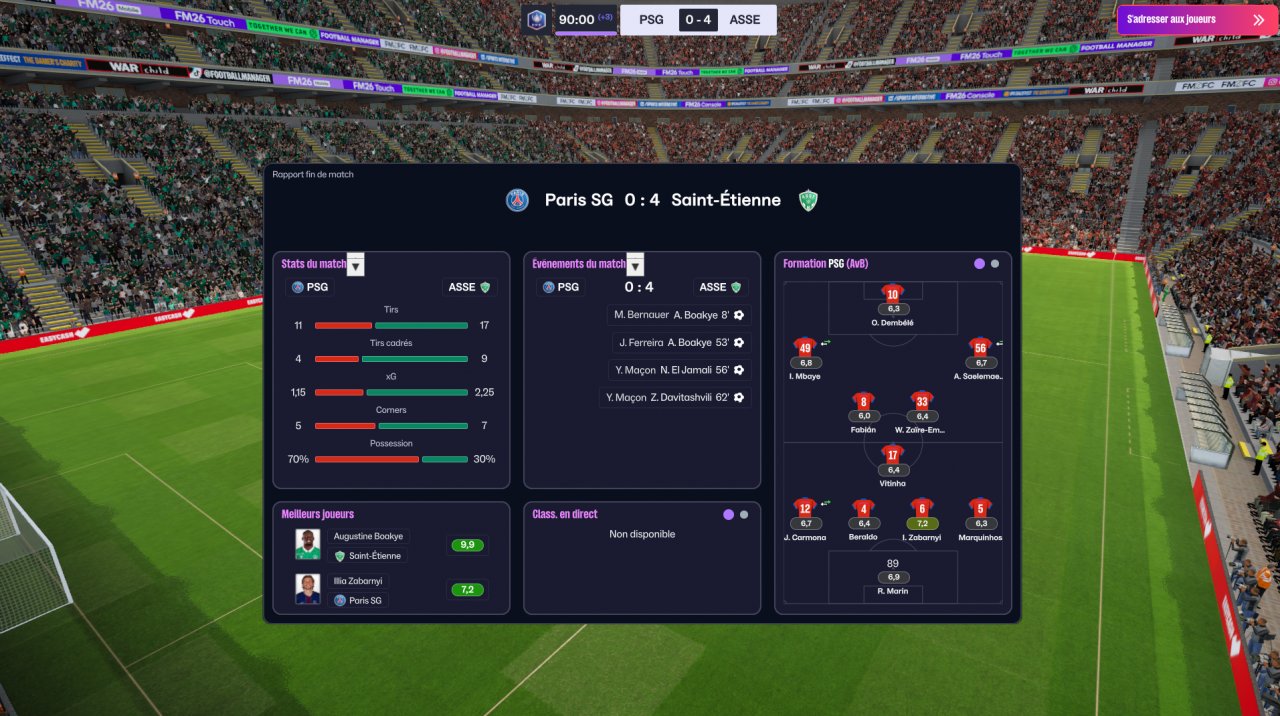Switch Class. en direct to the grey dot page
Image resolution: width=1280 pixels, height=716 pixels.
(743, 514)
